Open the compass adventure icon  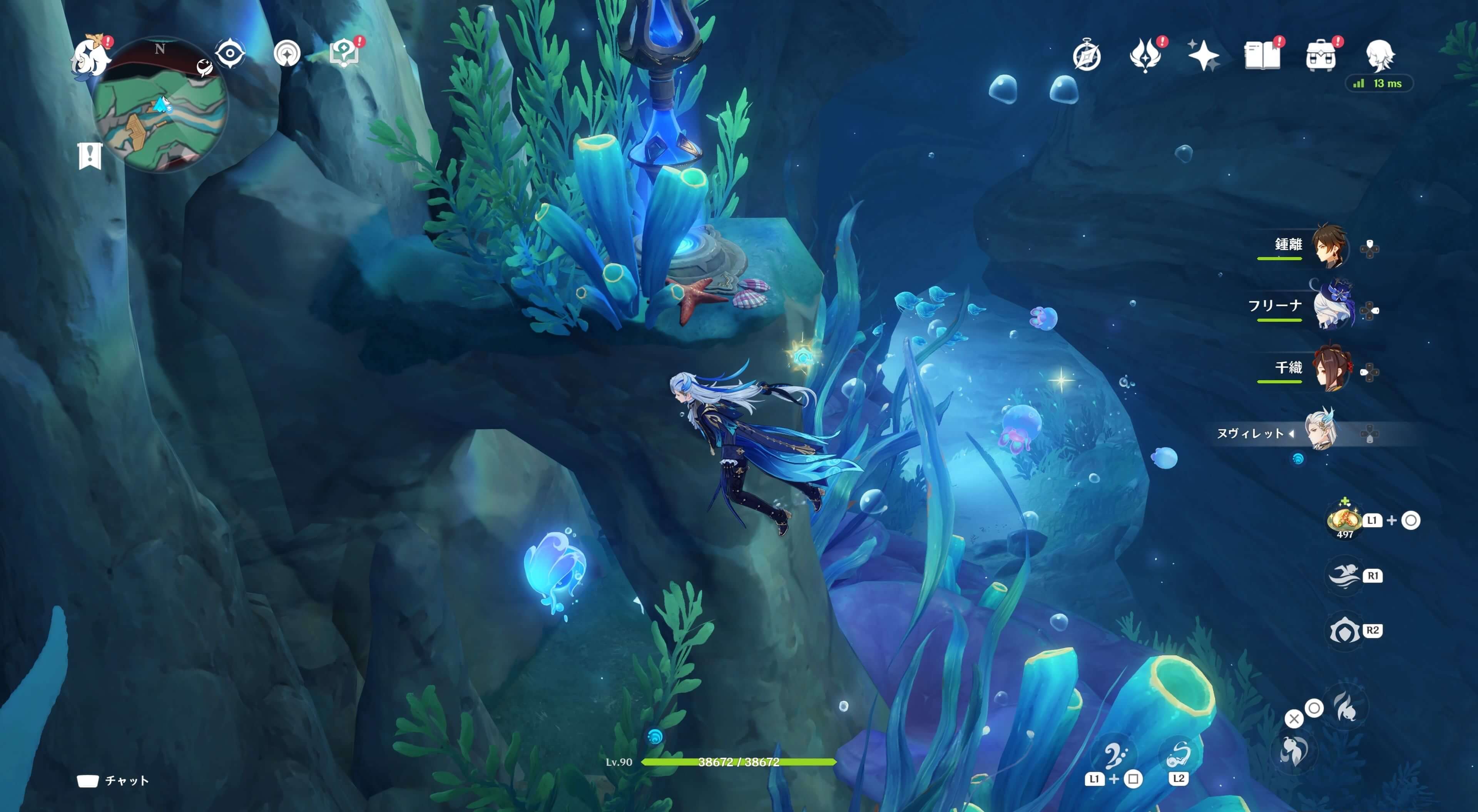pyautogui.click(x=1087, y=56)
